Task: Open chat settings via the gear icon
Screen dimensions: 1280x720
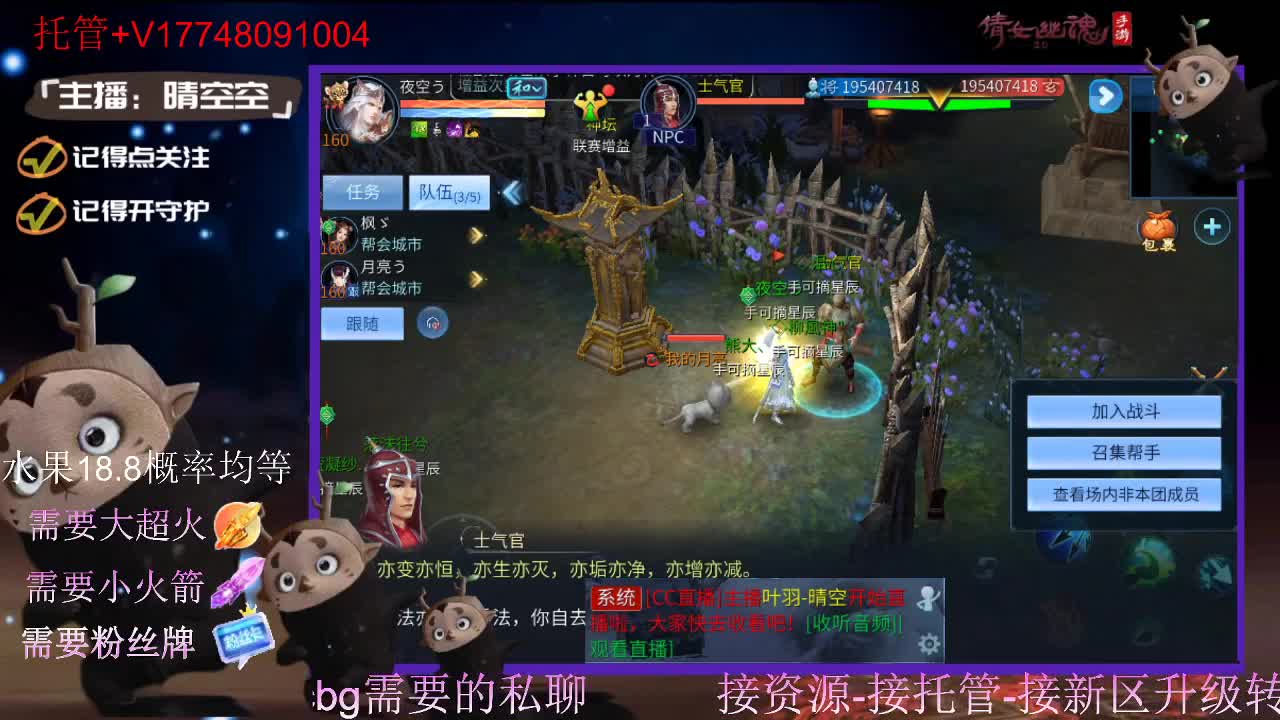Action: pyautogui.click(x=929, y=643)
